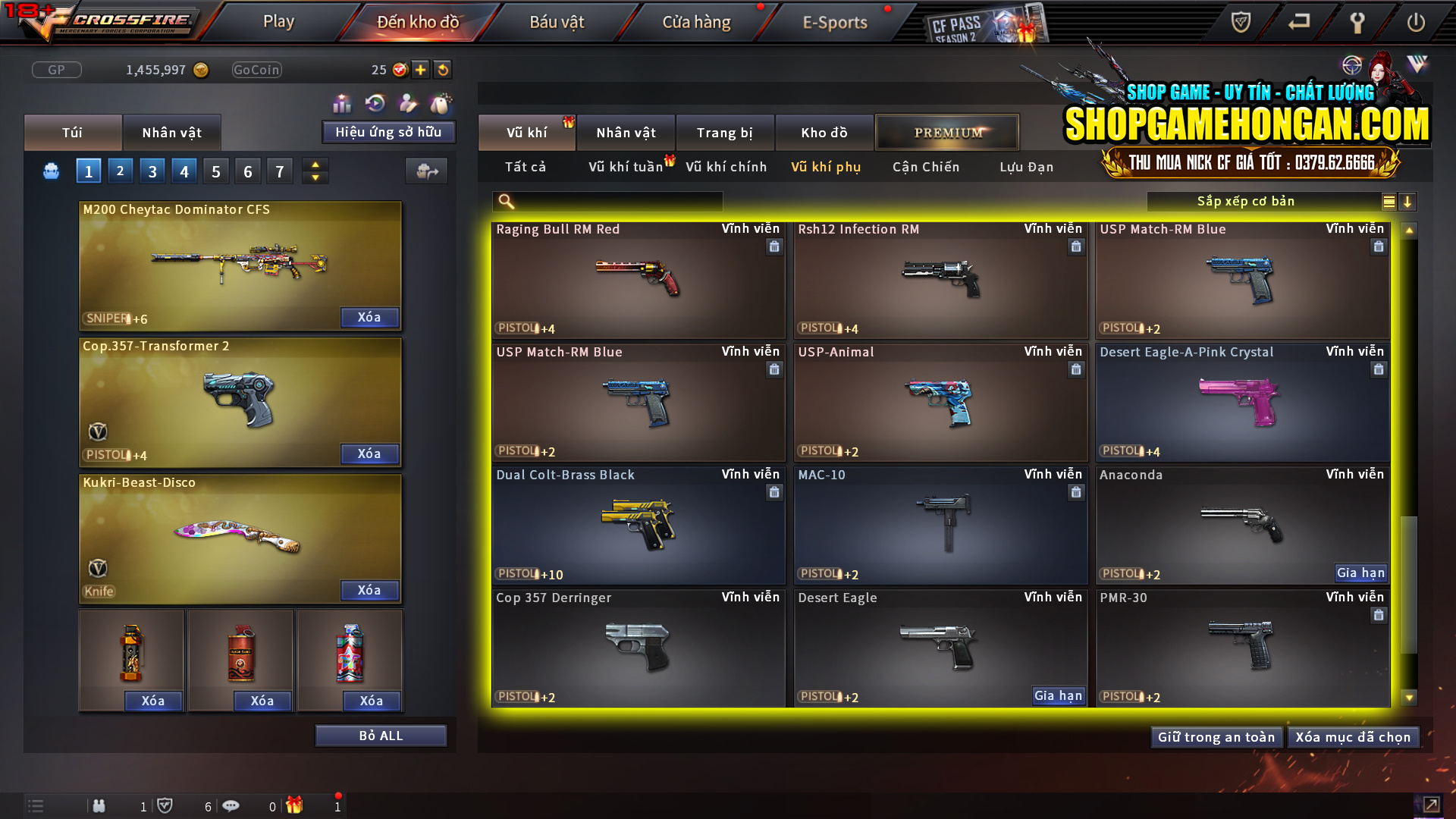The height and width of the screenshot is (819, 1456).
Task: Click the up arrow beside bag page numbers
Action: coord(315,165)
